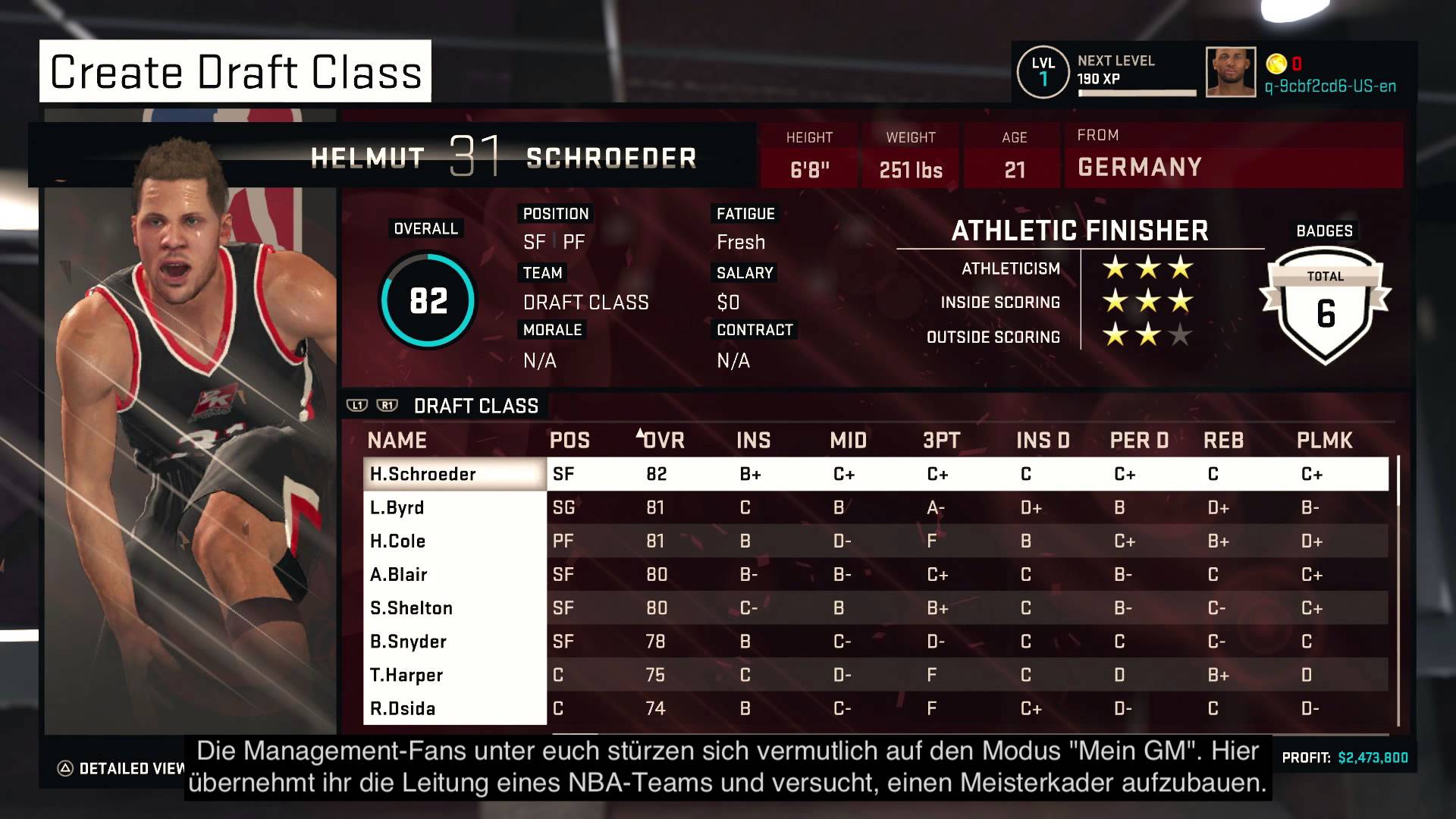Sort by 3PT rating column
1456x819 pixels.
click(942, 440)
